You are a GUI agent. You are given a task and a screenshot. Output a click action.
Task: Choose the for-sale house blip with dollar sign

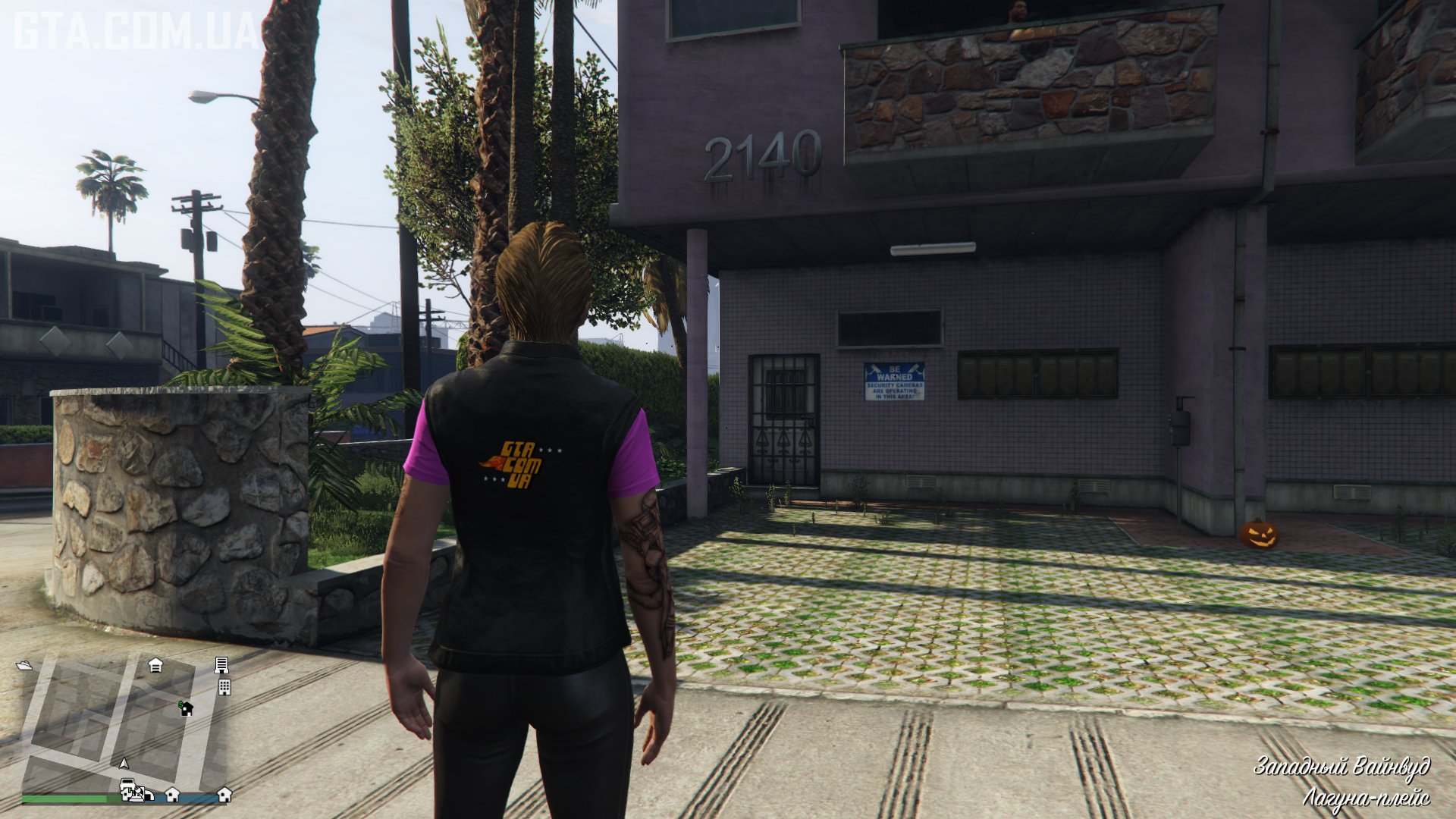point(186,708)
